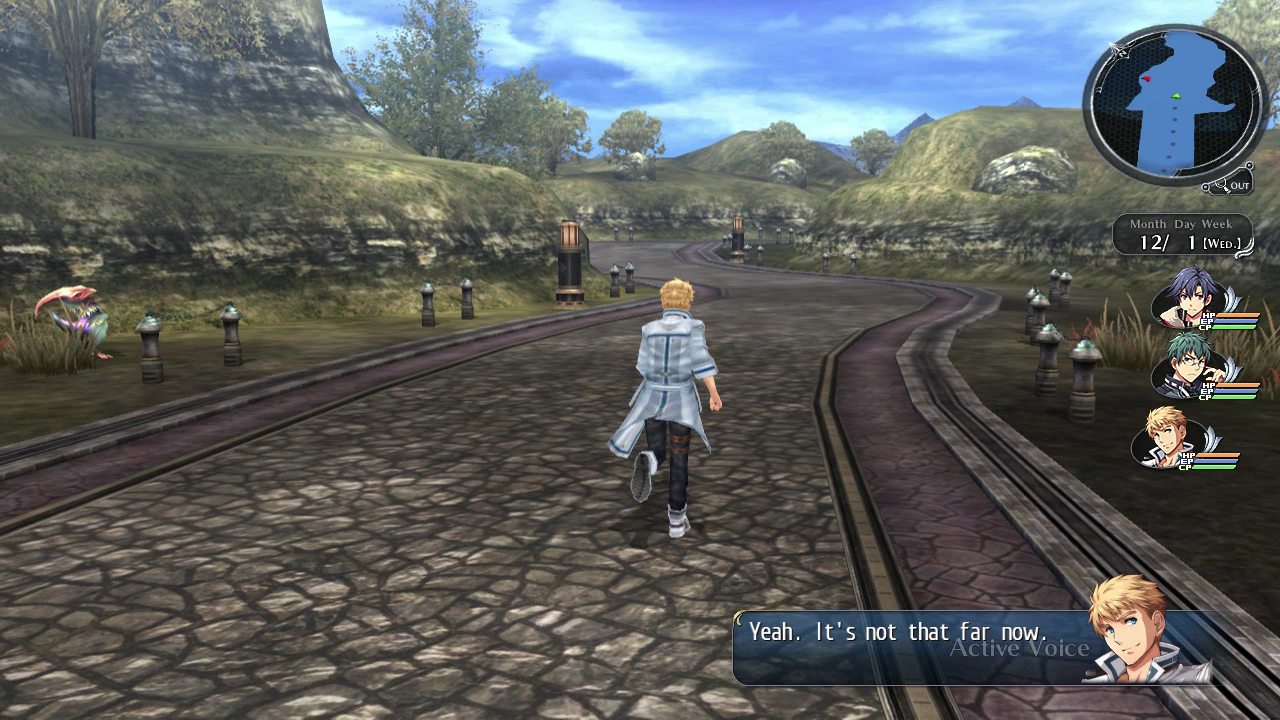Click the HP label next to the first portrait
Viewport: 1280px width, 720px height.
tap(1208, 316)
